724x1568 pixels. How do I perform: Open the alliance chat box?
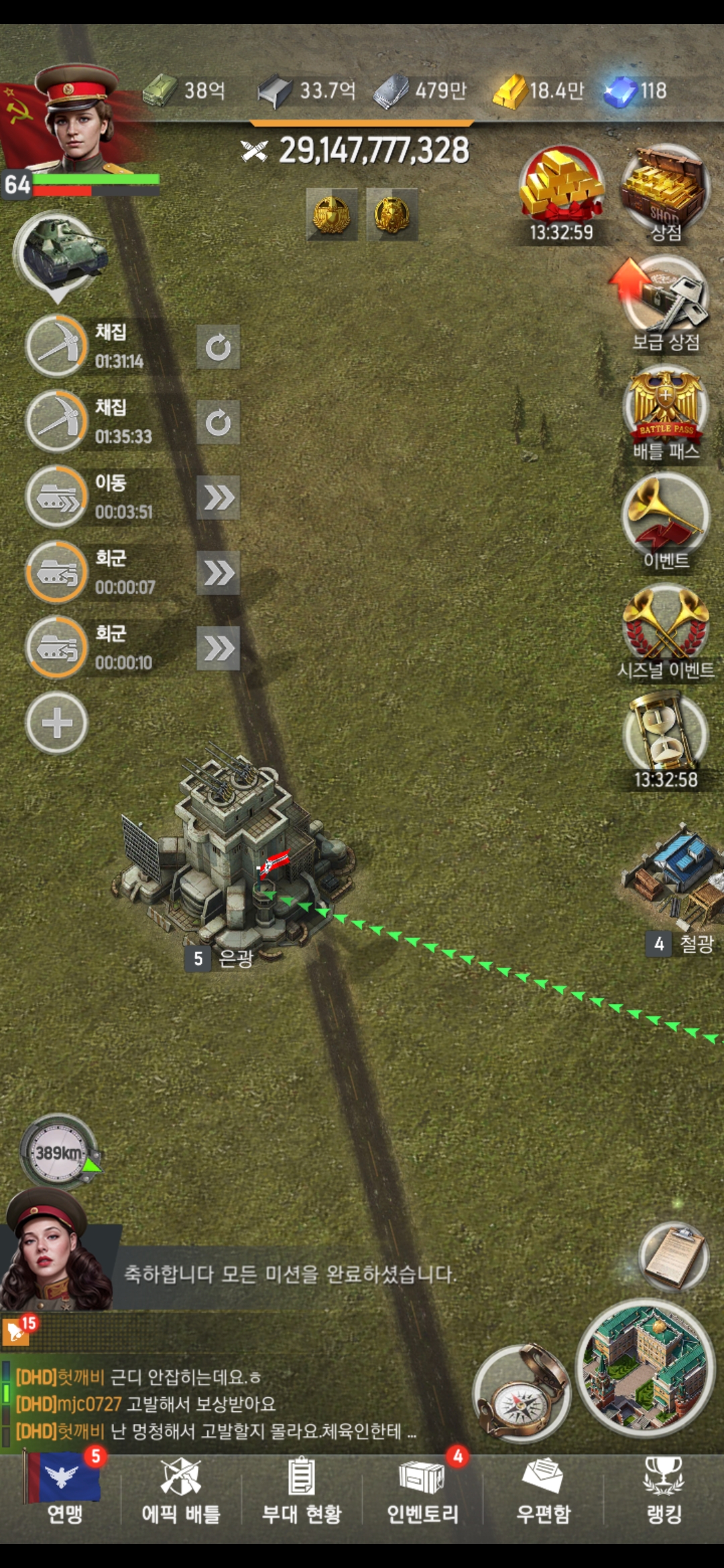click(215, 1404)
